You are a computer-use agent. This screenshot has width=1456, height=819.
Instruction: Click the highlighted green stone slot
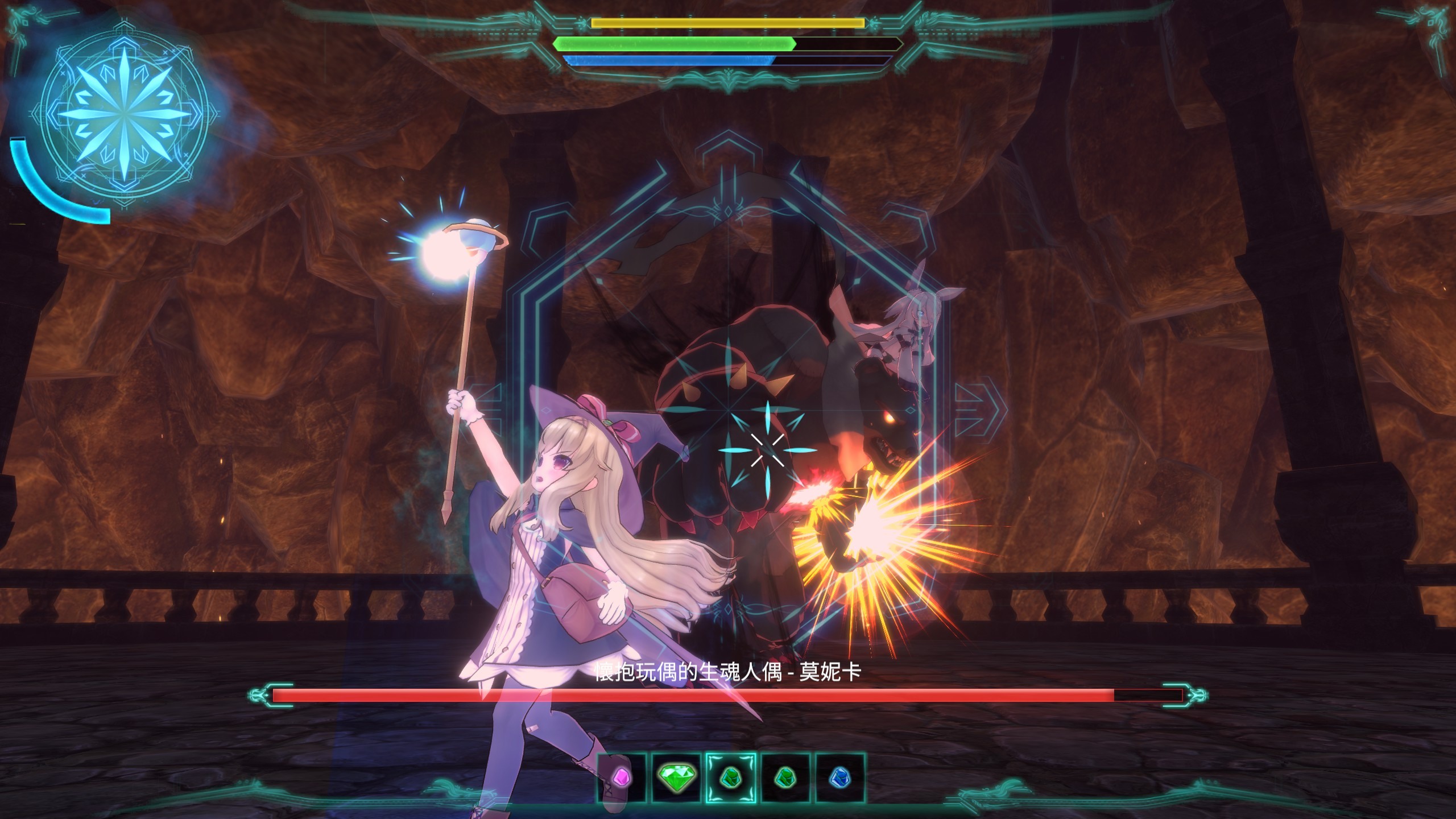[731, 777]
